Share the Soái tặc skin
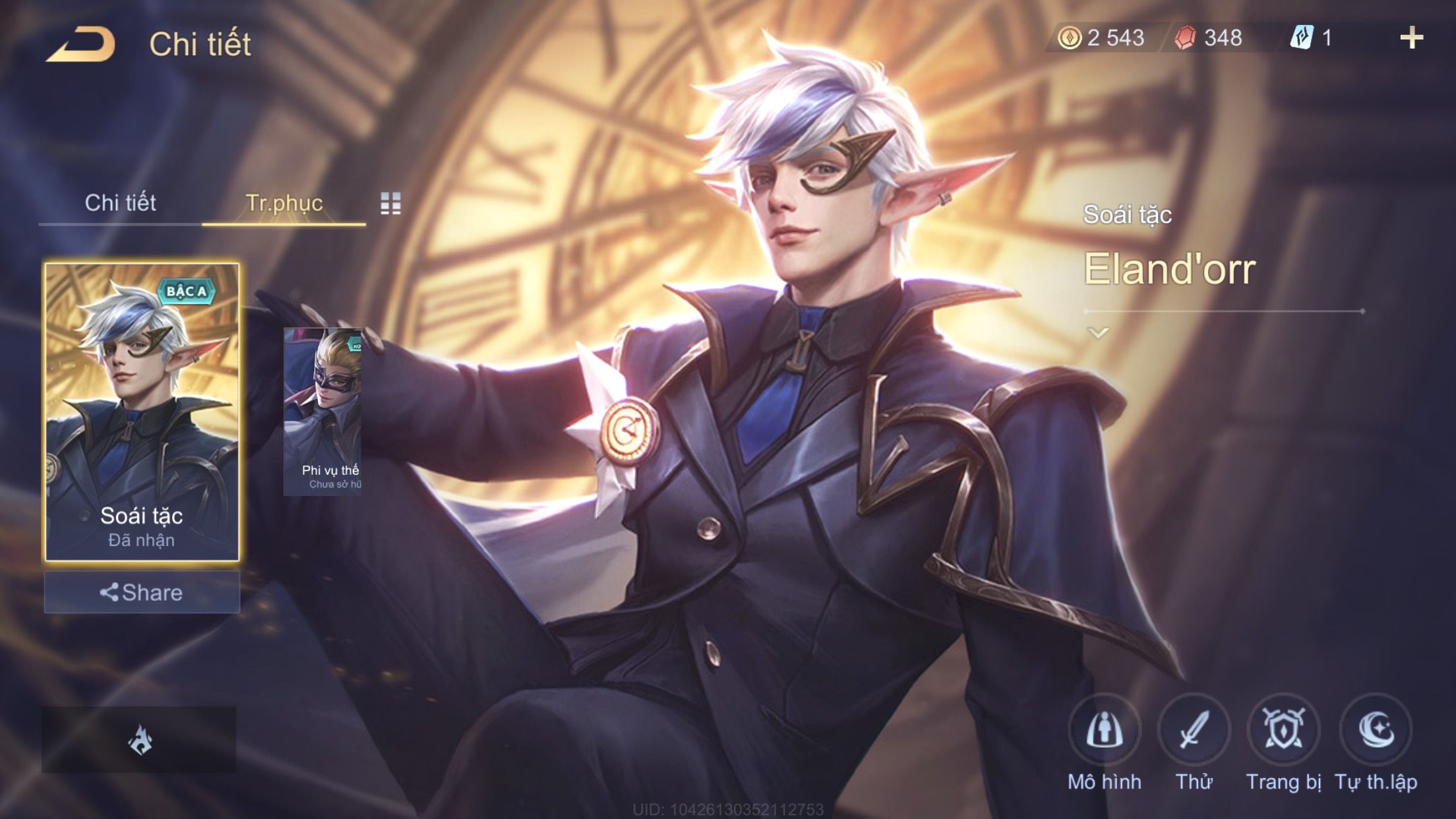This screenshot has height=819, width=1456. tap(142, 592)
